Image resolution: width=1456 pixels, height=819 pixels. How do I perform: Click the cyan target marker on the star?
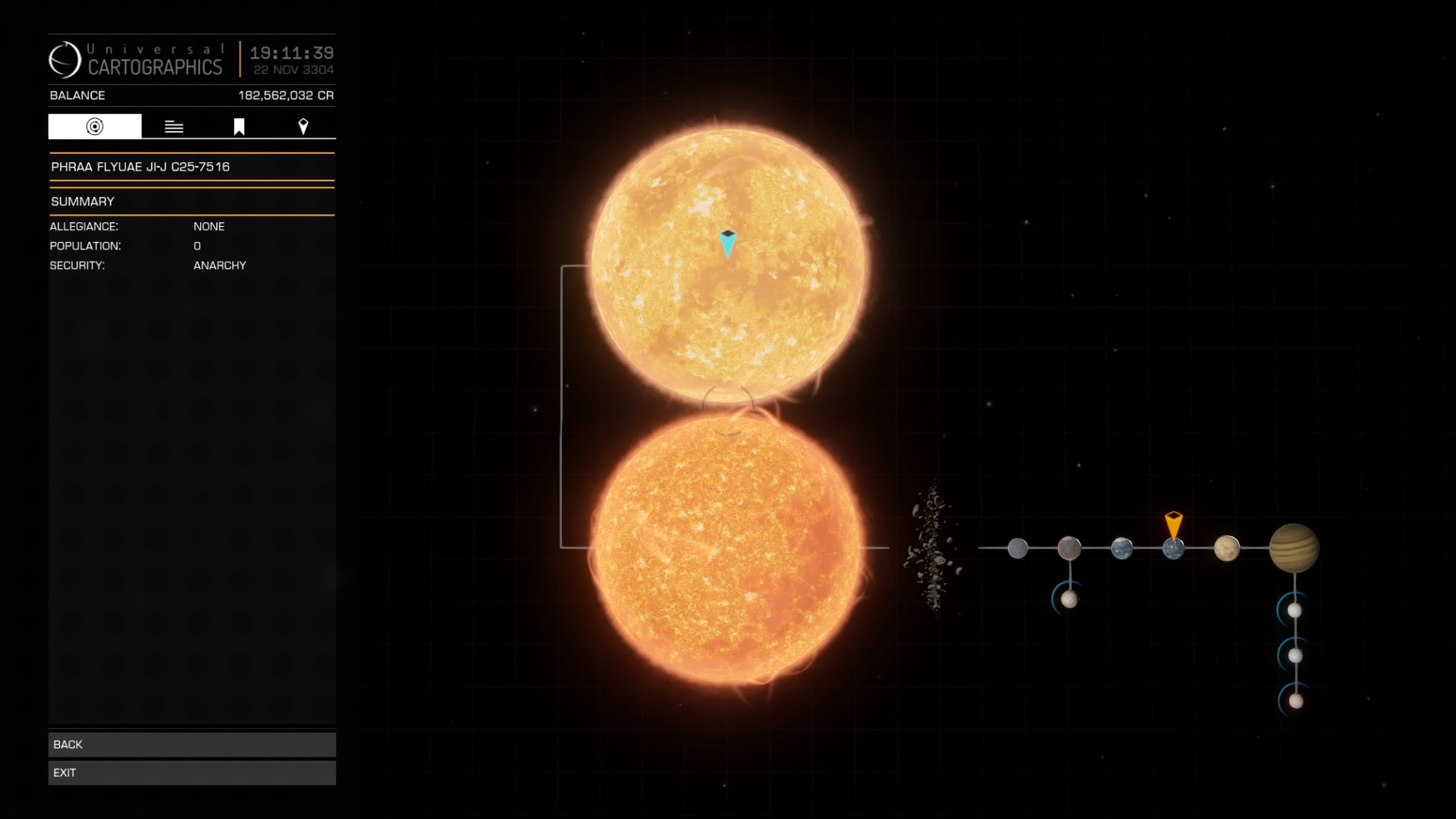729,243
